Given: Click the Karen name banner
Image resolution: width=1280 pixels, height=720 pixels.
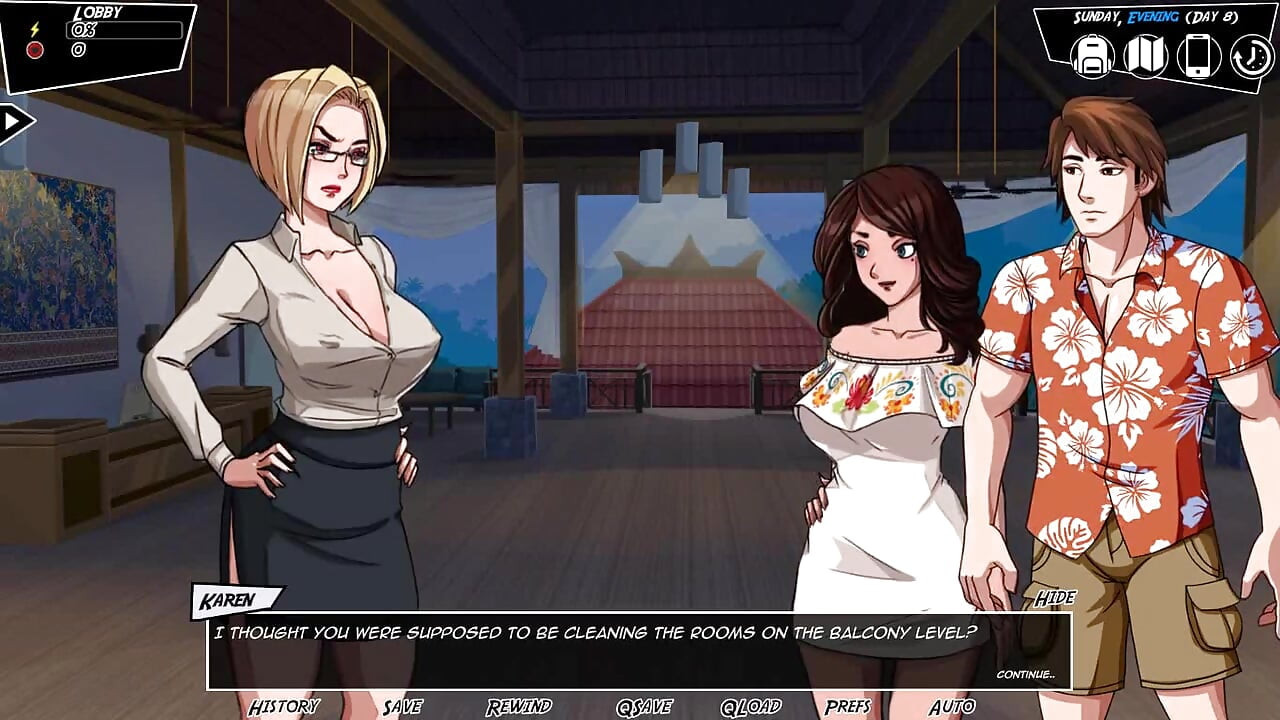Looking at the screenshot, I should 228,599.
